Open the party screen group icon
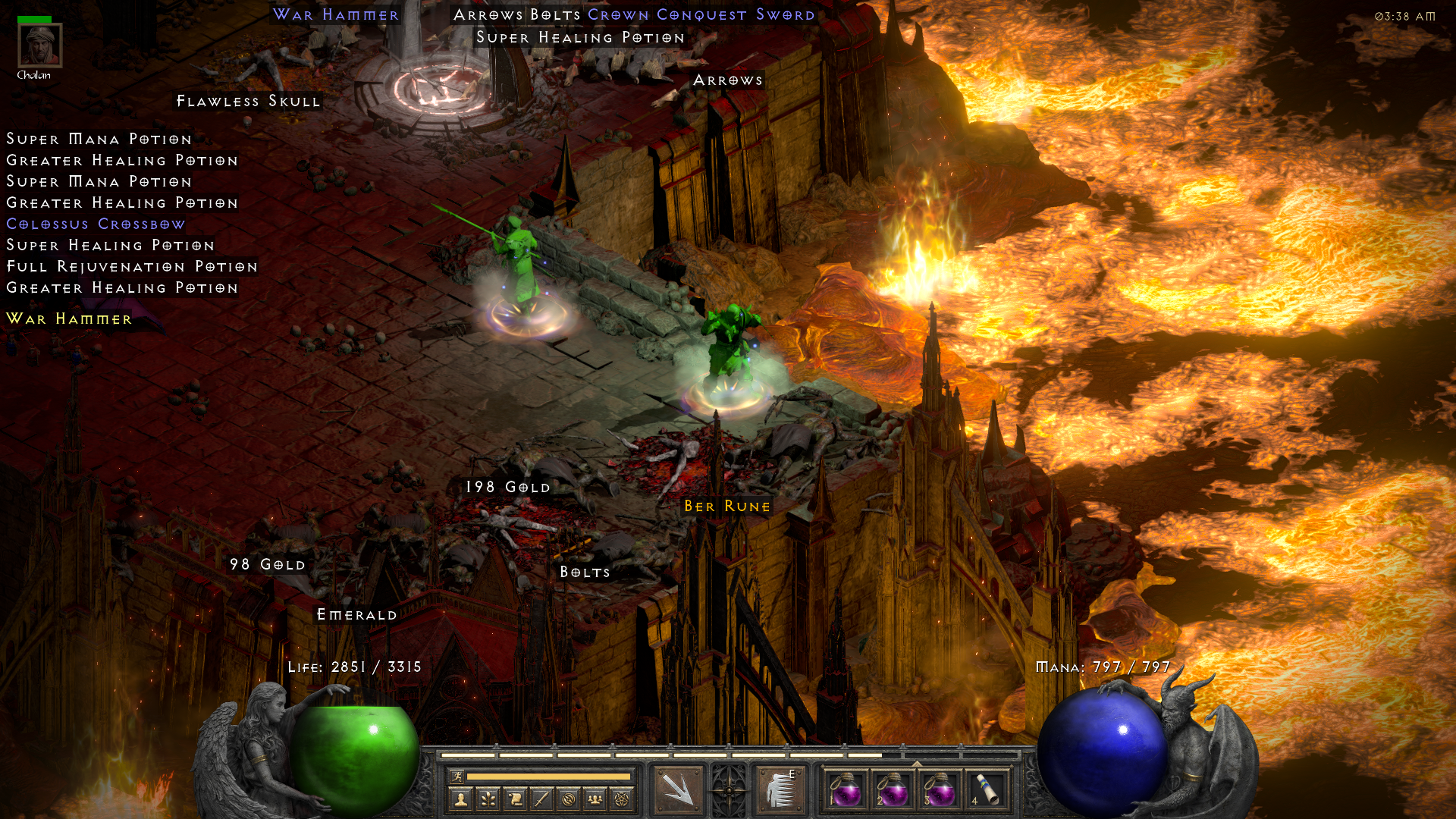This screenshot has width=1456, height=819. coord(595,799)
